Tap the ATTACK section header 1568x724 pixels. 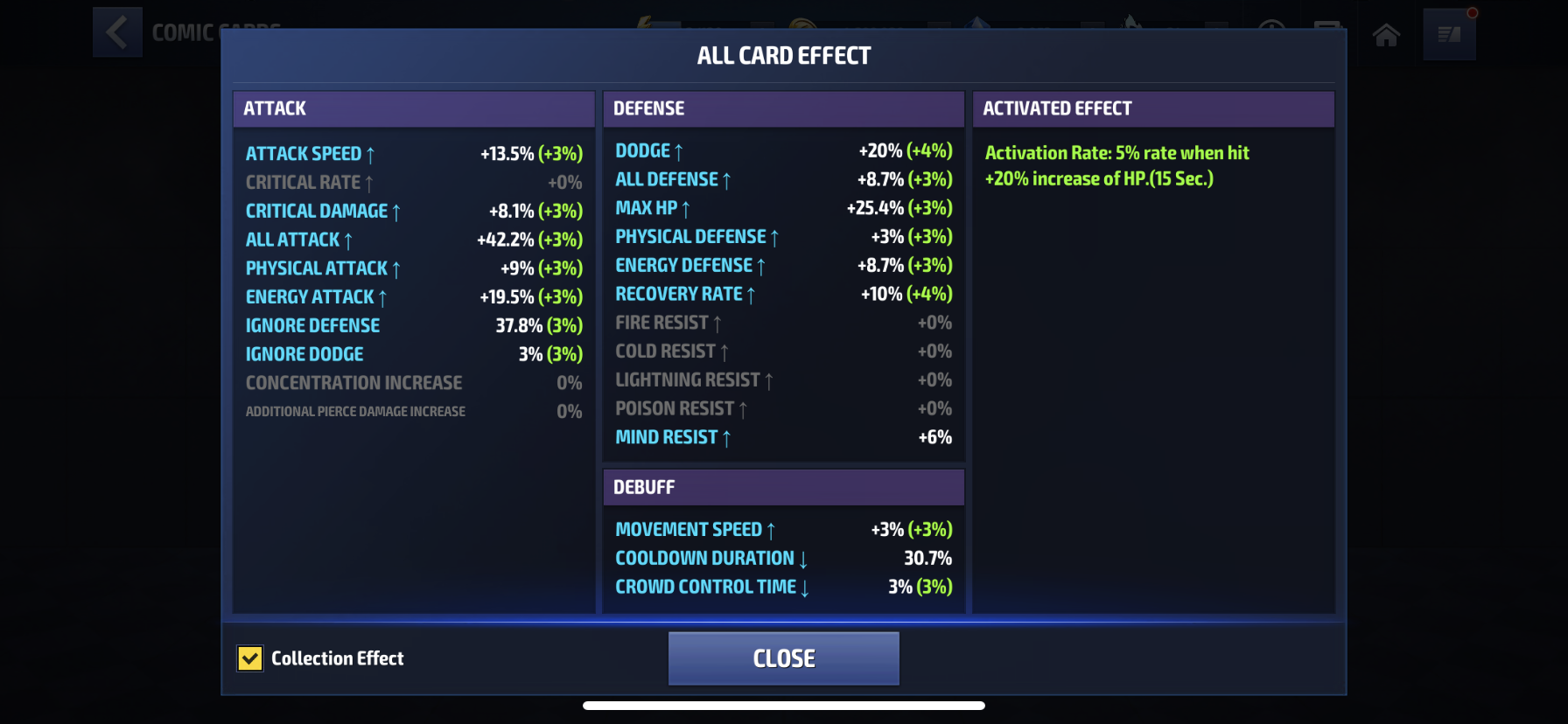(413, 108)
